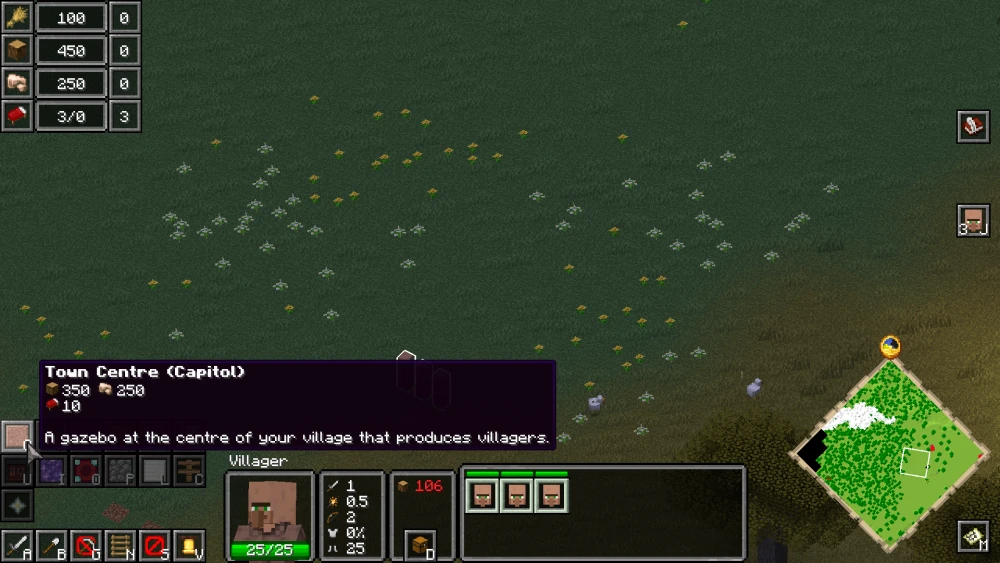Screen dimensions: 1000x563
Task: Pick the red and teal block building
Action: 87,470
